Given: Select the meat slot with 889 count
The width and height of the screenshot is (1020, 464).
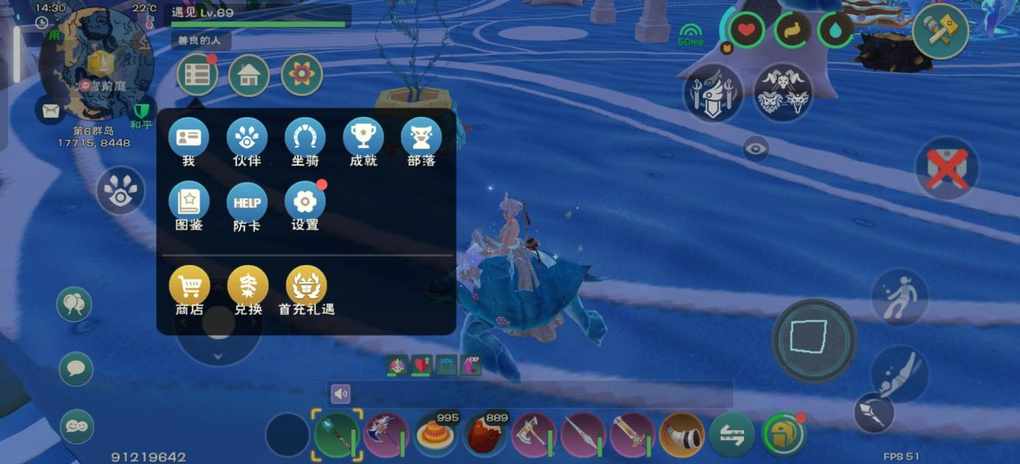Looking at the screenshot, I should point(485,435).
